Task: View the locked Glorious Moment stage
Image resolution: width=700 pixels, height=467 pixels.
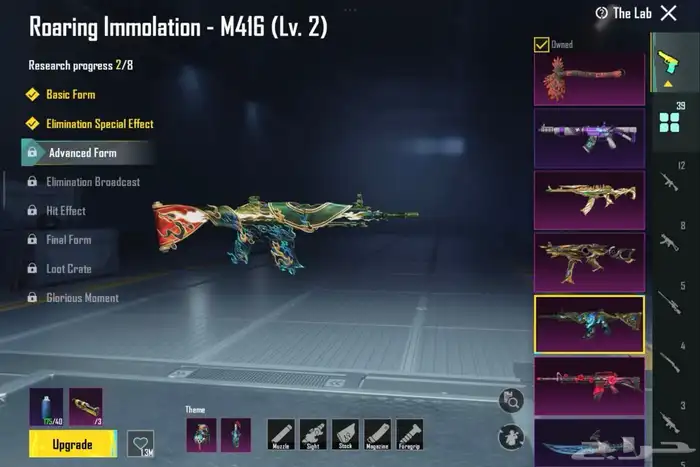Action: 82,298
